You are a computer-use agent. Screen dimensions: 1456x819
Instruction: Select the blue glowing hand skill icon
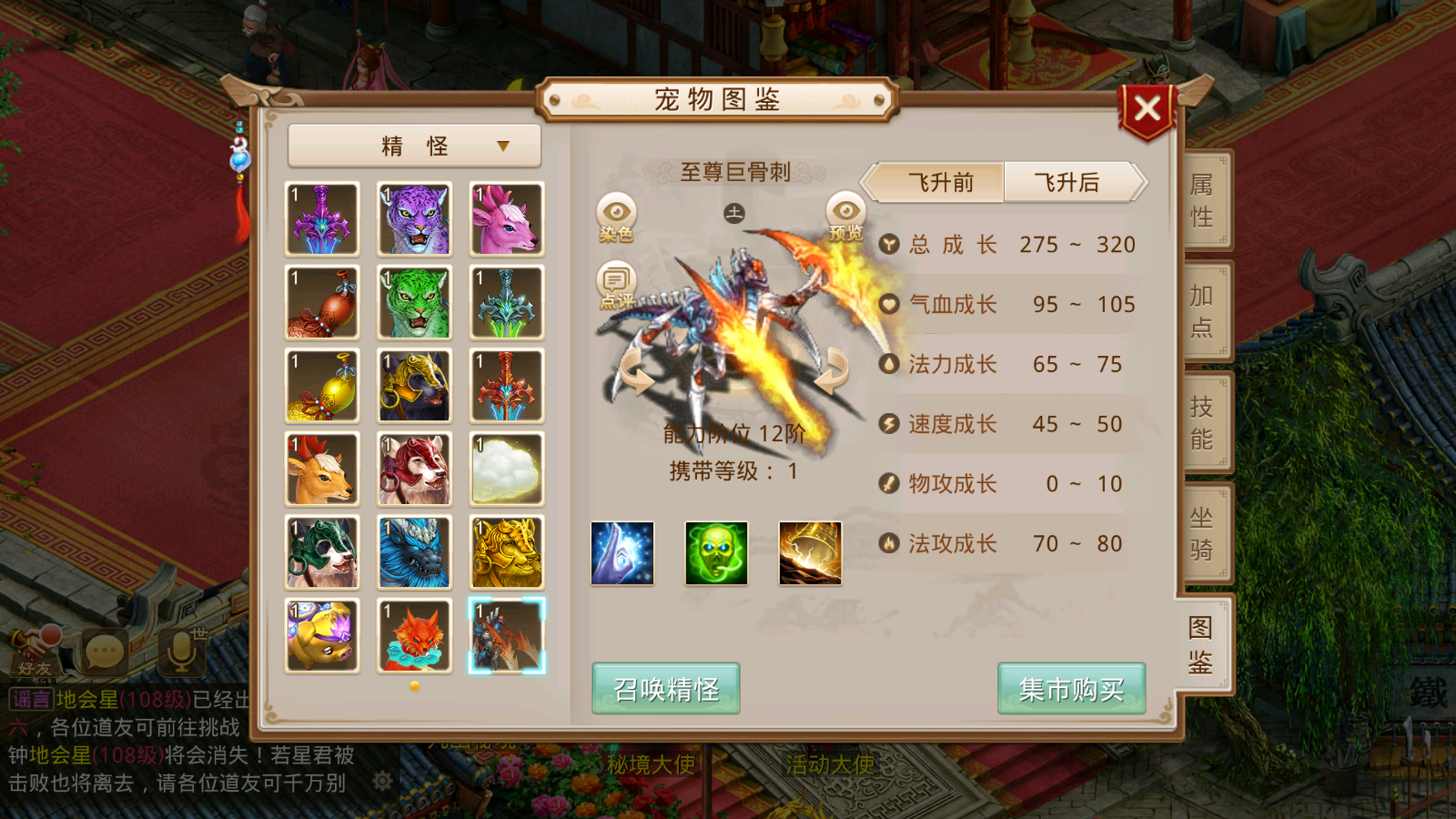pyautogui.click(x=622, y=553)
